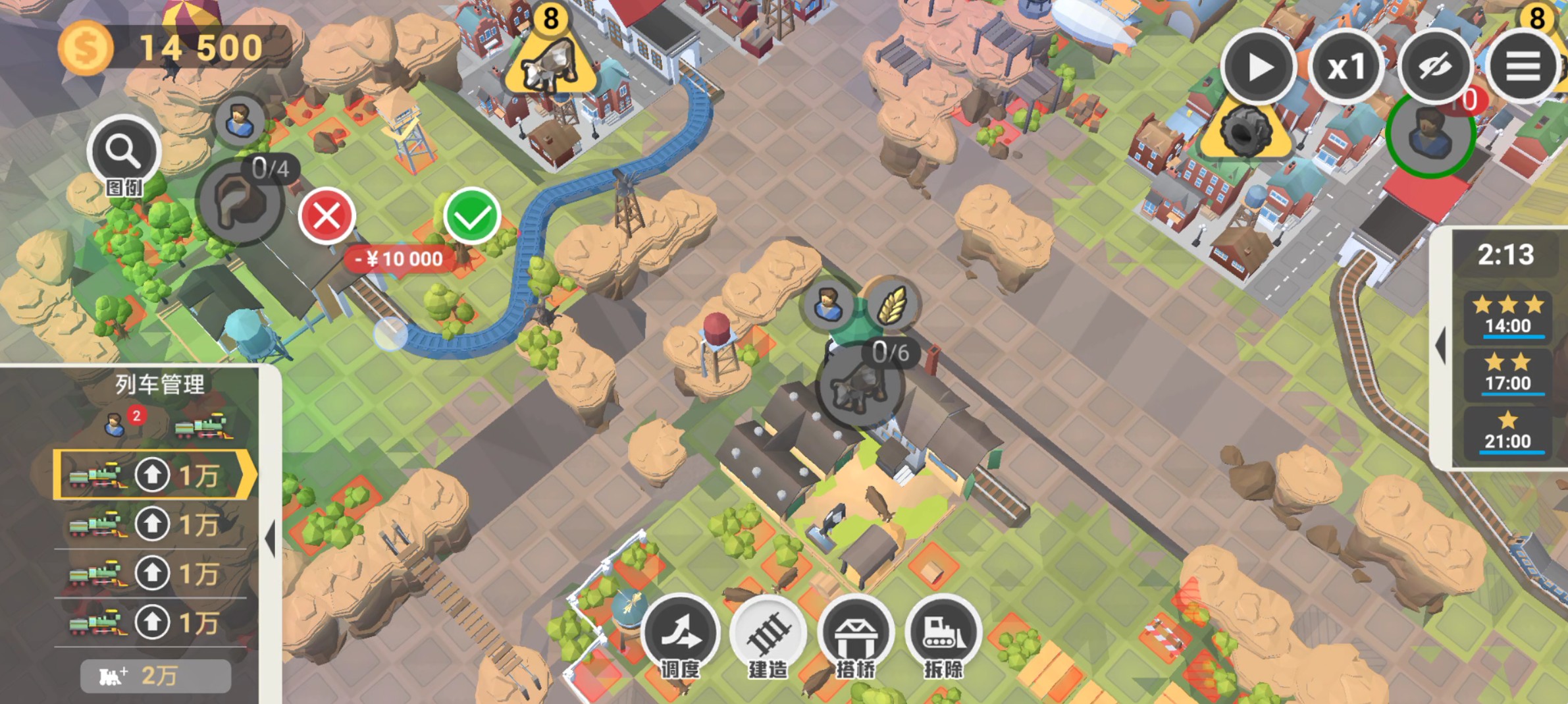Toggle the hide-interface eye icon
1568x704 pixels.
[x=1435, y=67]
